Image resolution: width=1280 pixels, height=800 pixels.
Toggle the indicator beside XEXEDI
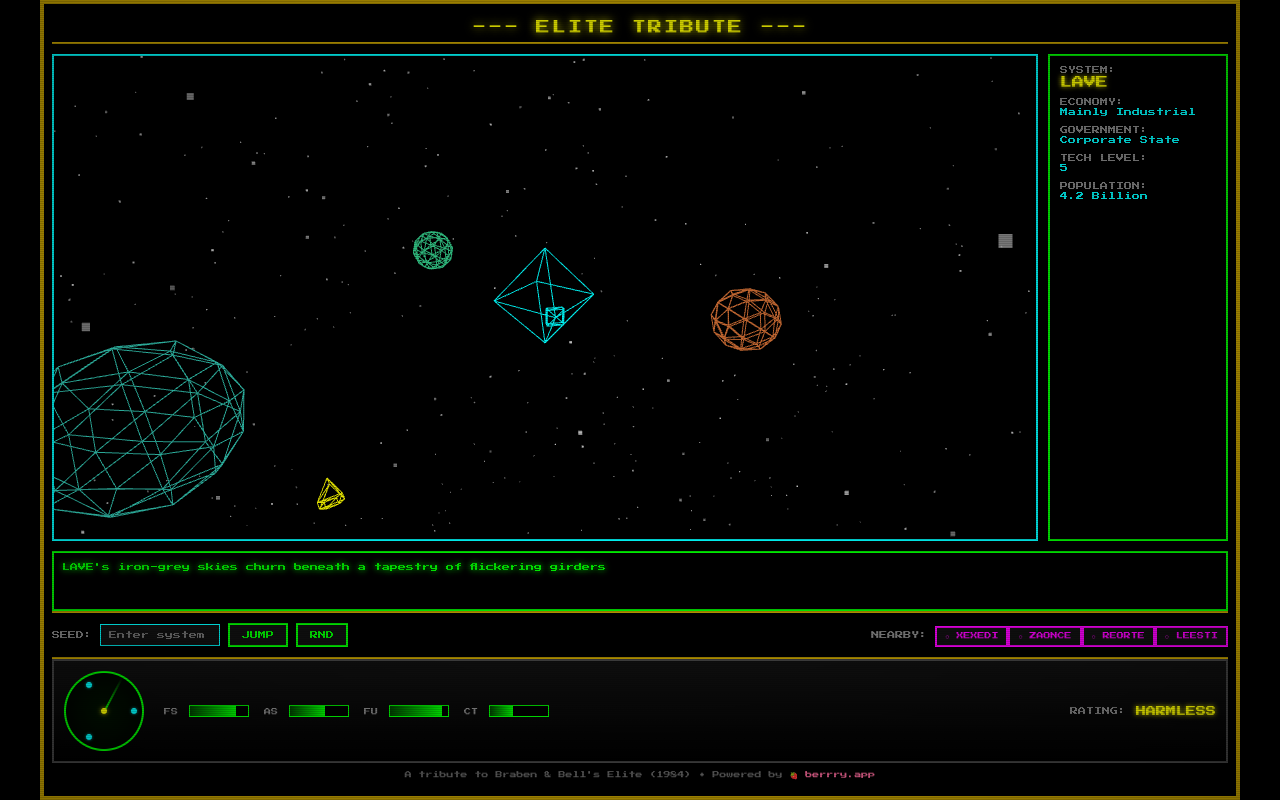947,636
